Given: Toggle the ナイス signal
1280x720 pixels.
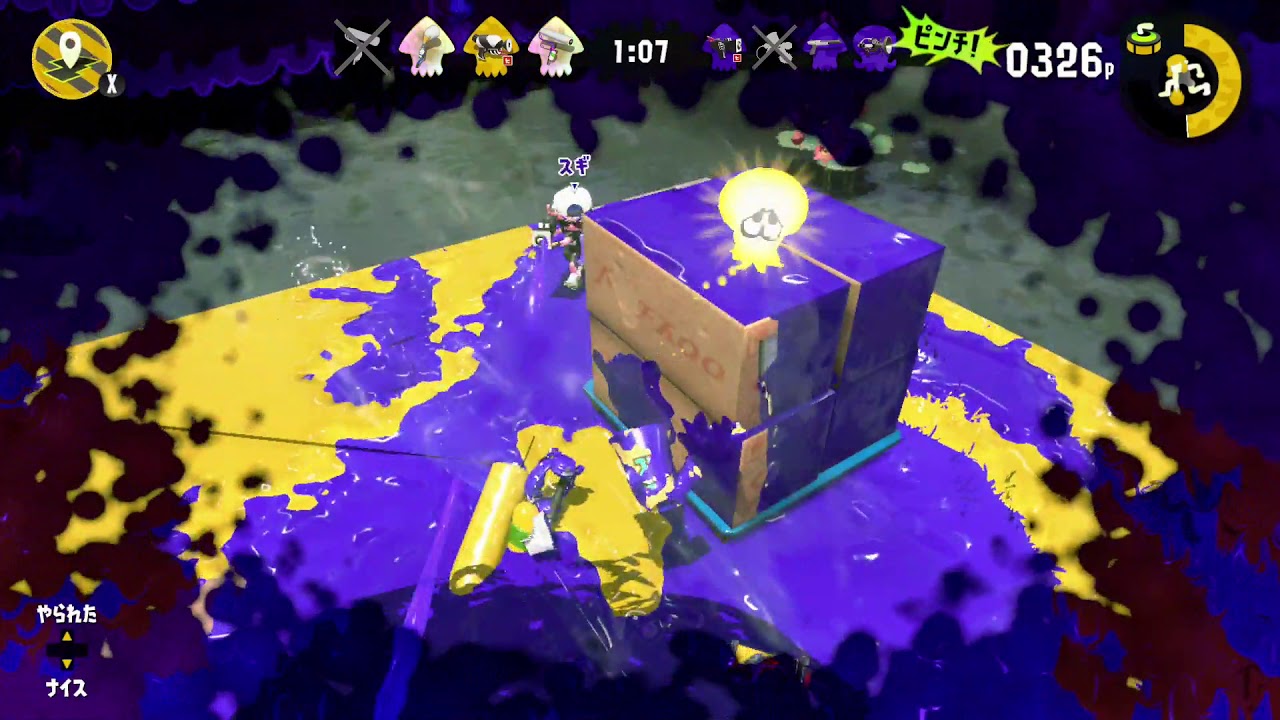Looking at the screenshot, I should pyautogui.click(x=67, y=686).
